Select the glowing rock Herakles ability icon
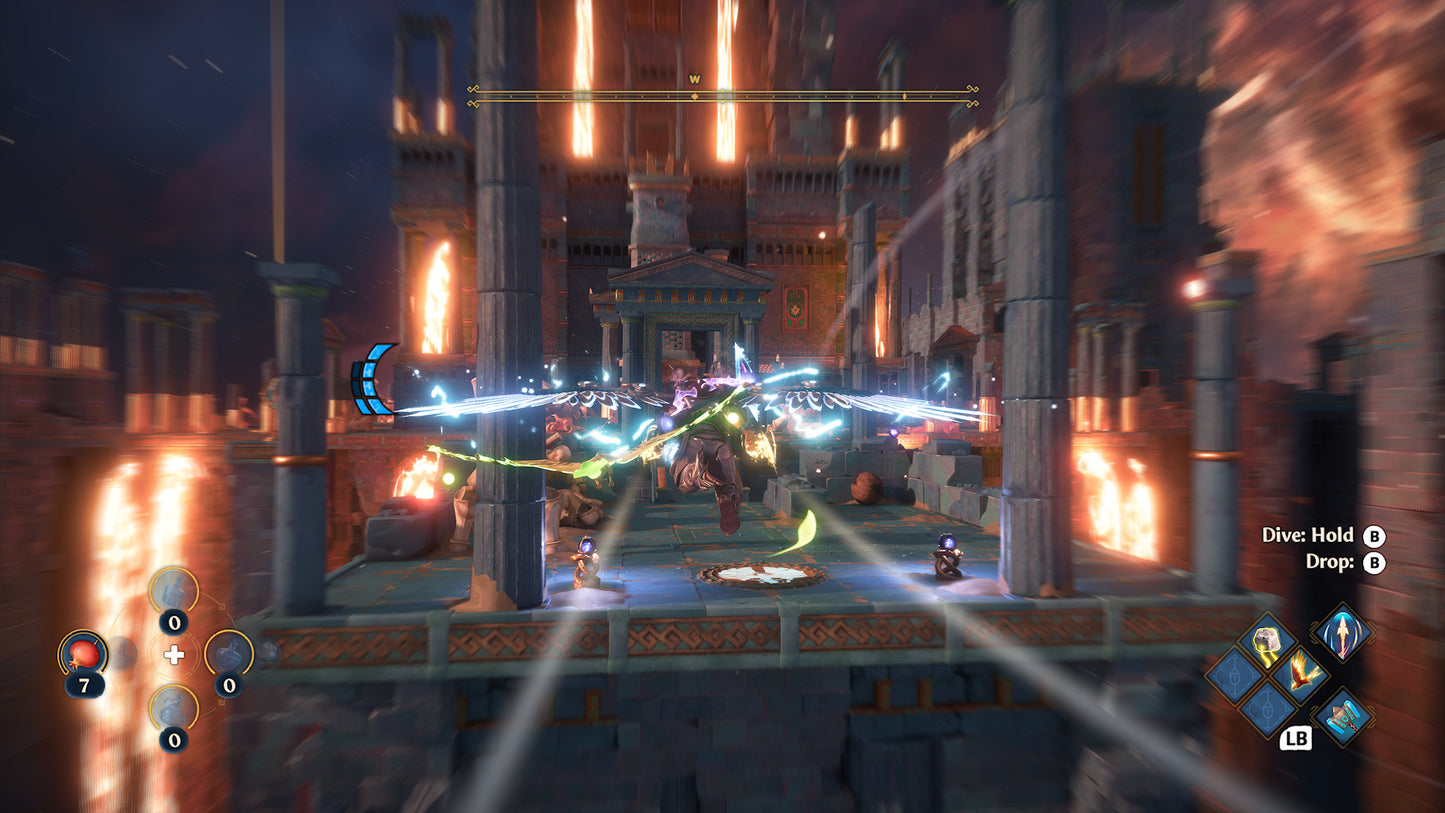The height and width of the screenshot is (813, 1445). [1266, 642]
